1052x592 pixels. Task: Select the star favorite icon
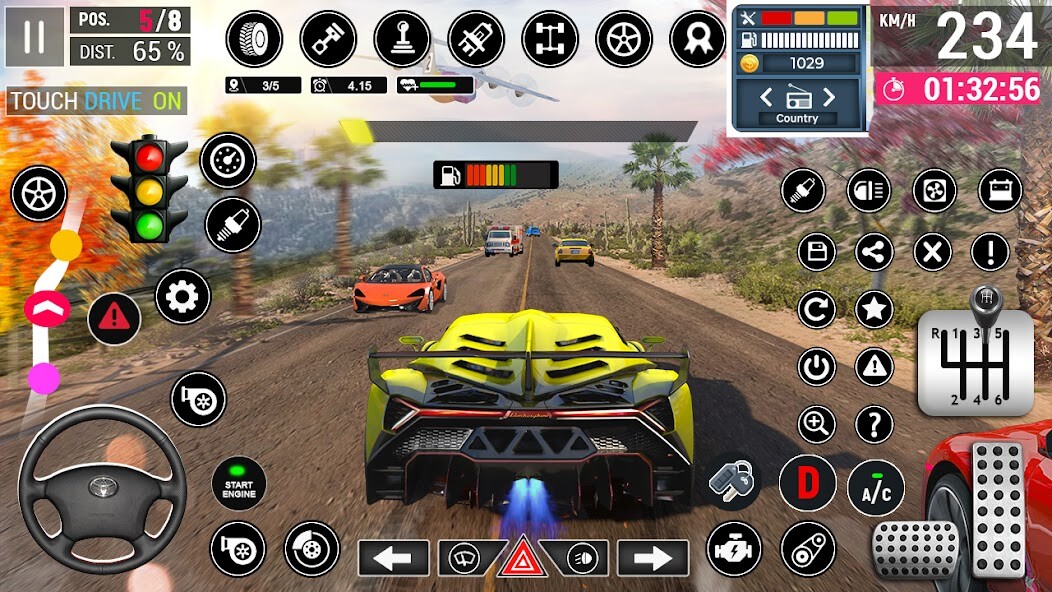tap(875, 310)
